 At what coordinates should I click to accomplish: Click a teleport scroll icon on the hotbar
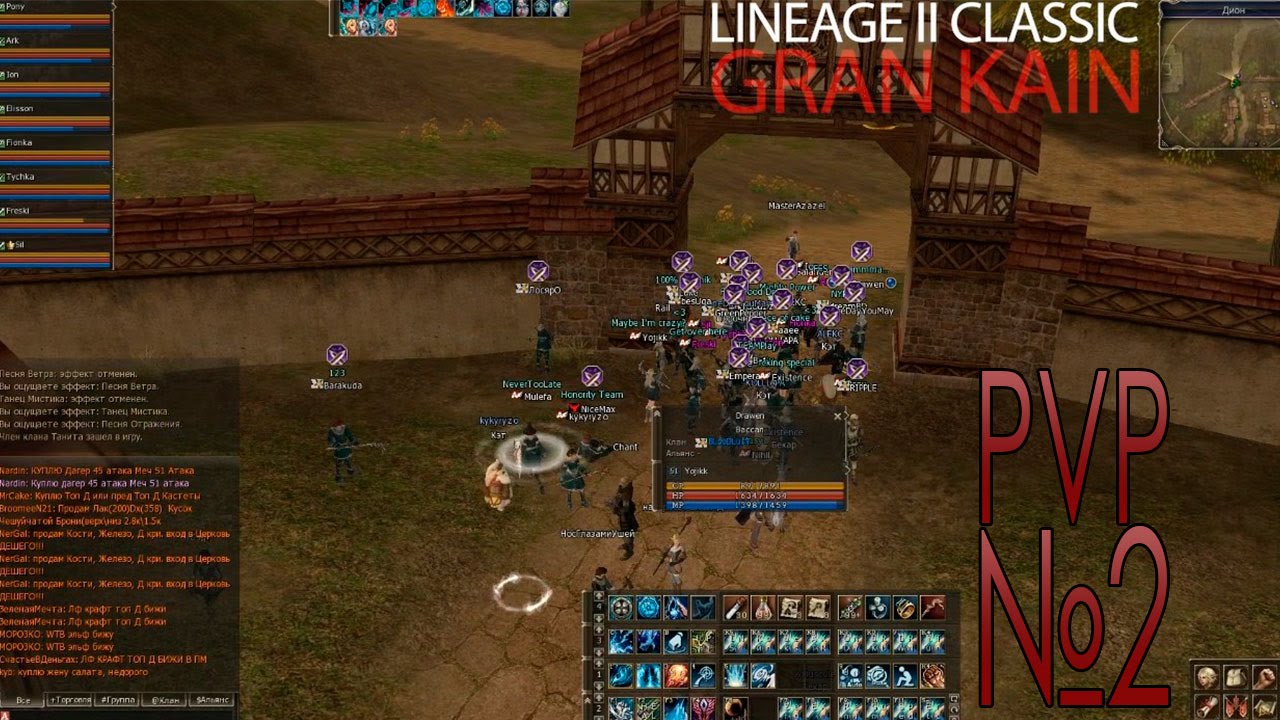click(x=791, y=608)
